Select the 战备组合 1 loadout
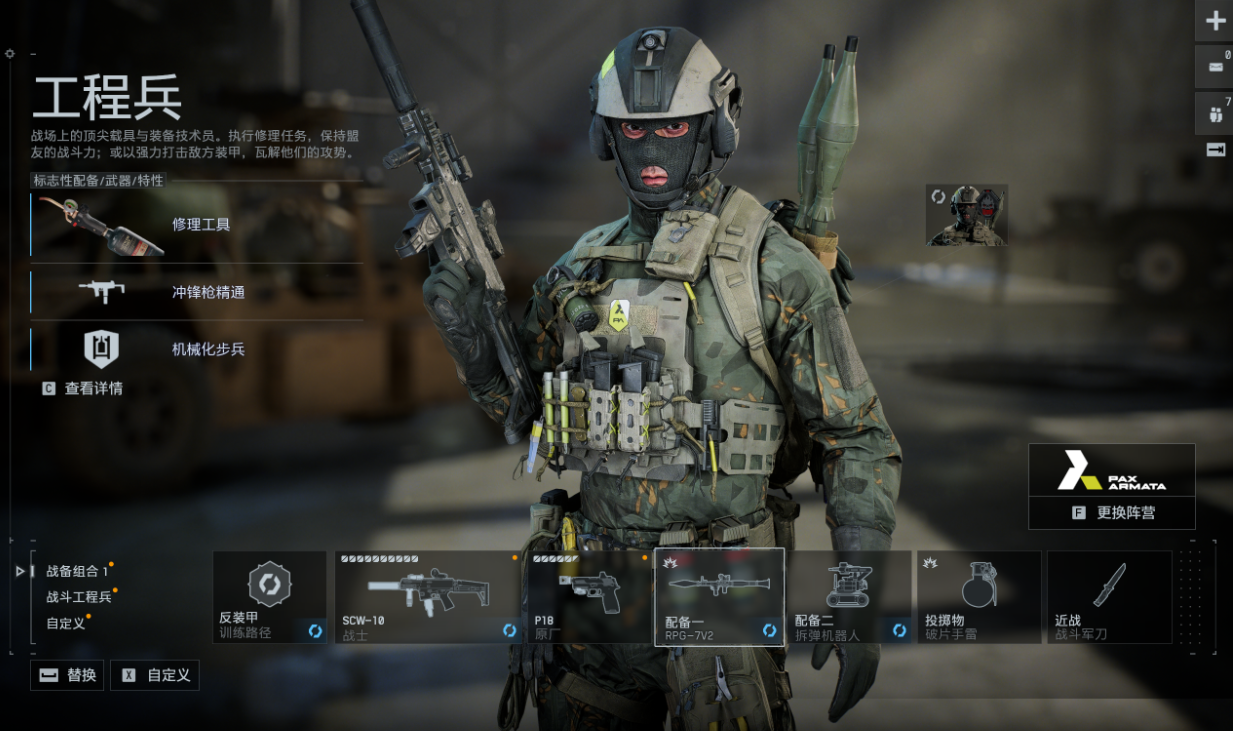This screenshot has width=1233, height=731. [77, 571]
